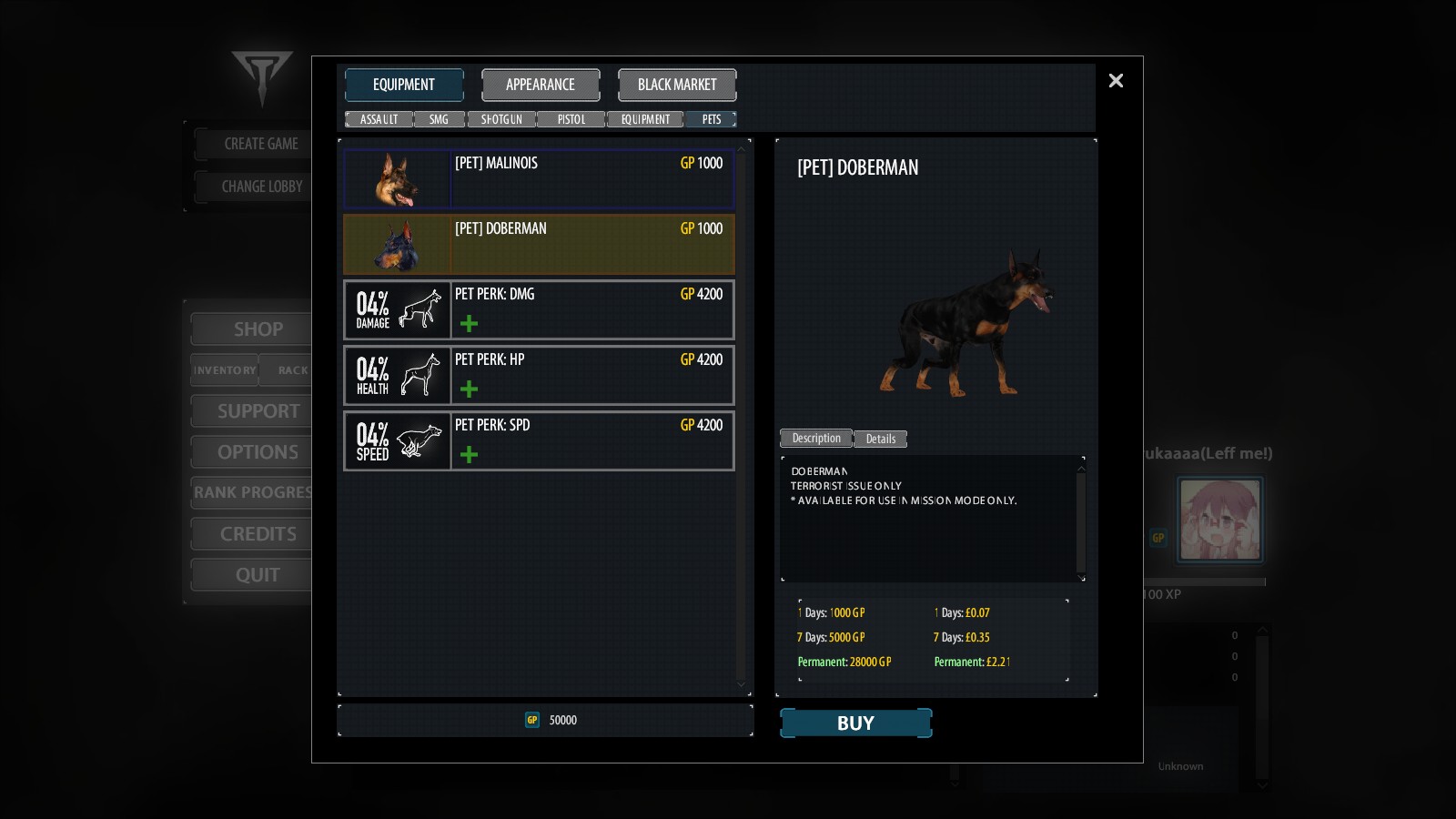The height and width of the screenshot is (819, 1456).
Task: Click the green plus on PET PERK: SPD
Action: 468,454
